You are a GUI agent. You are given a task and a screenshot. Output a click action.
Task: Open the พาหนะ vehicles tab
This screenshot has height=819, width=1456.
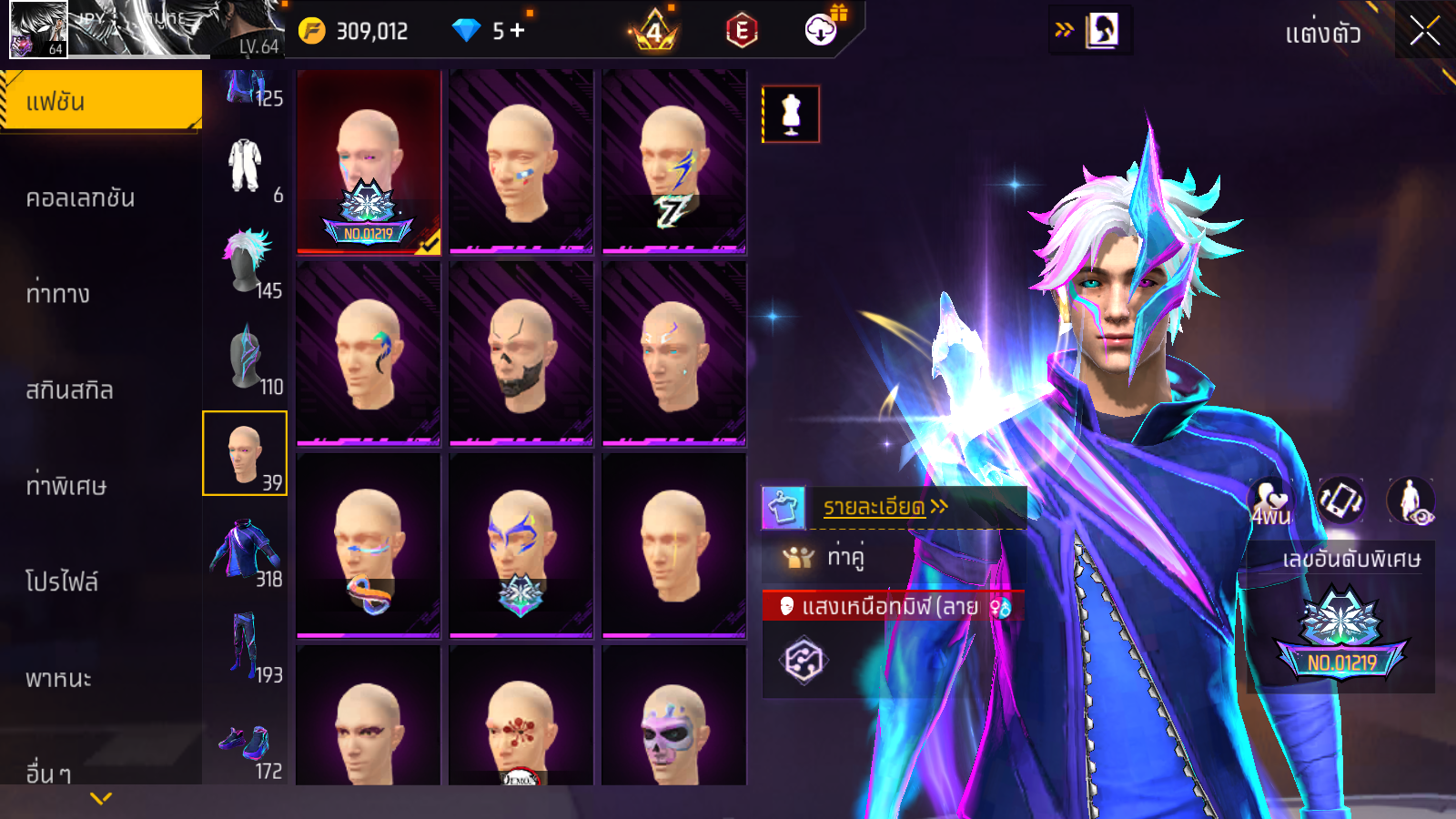coord(59,679)
